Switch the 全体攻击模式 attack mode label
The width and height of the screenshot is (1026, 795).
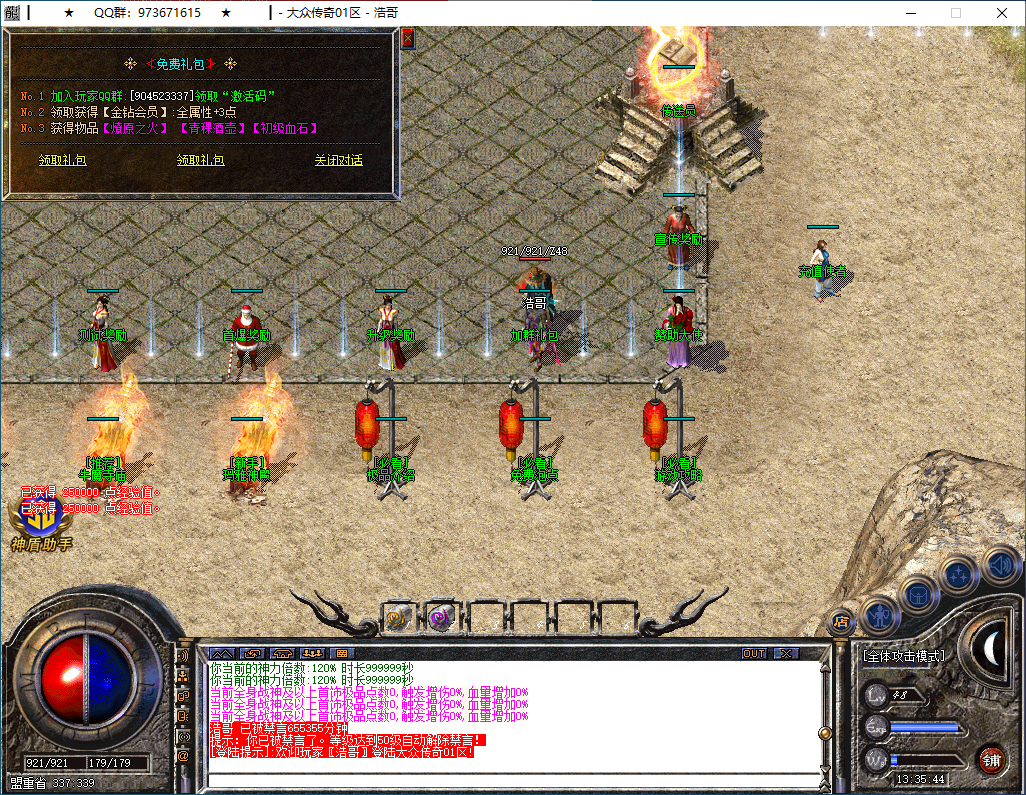(x=903, y=656)
